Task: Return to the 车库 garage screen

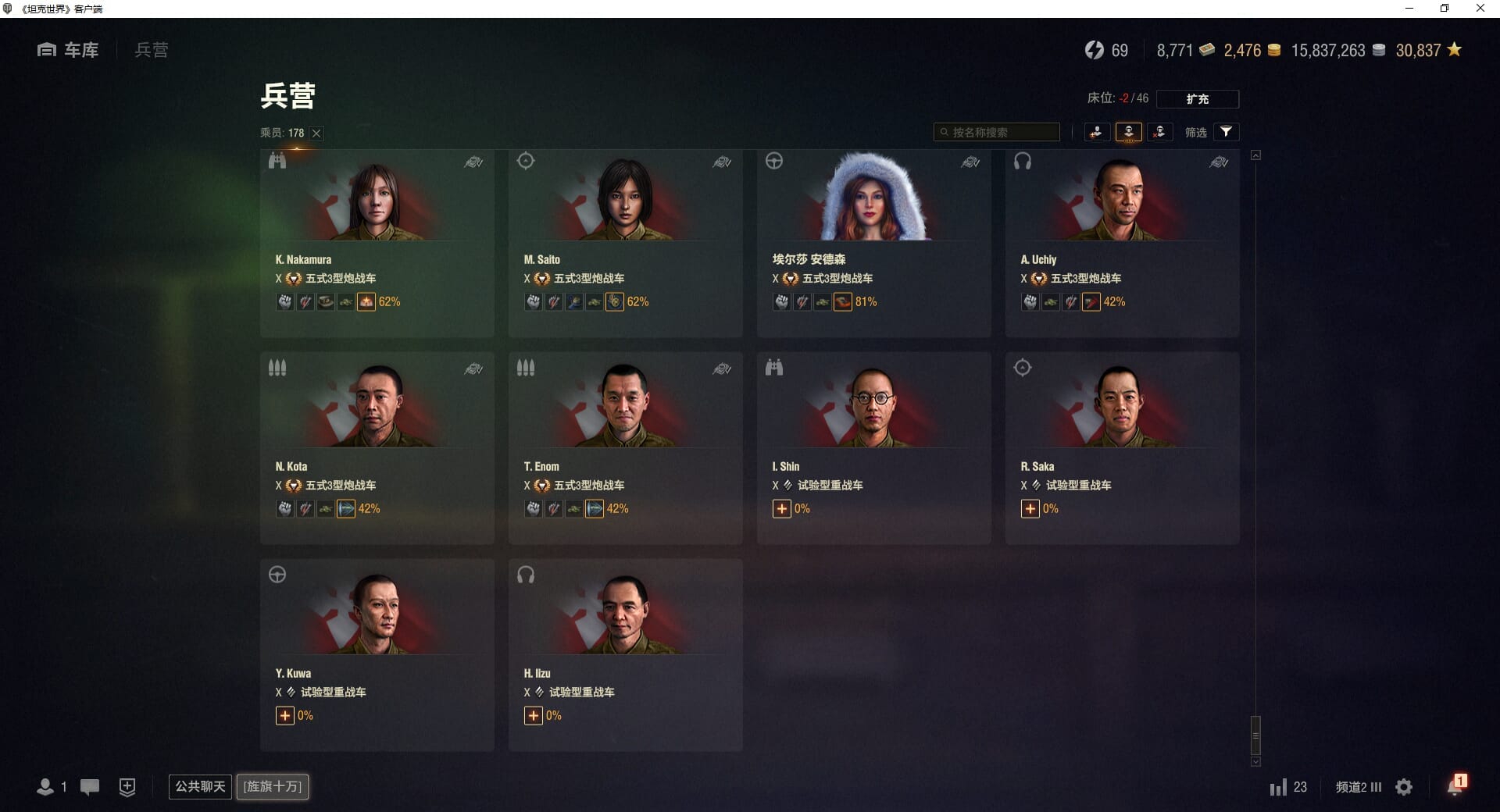Action: 69,50
